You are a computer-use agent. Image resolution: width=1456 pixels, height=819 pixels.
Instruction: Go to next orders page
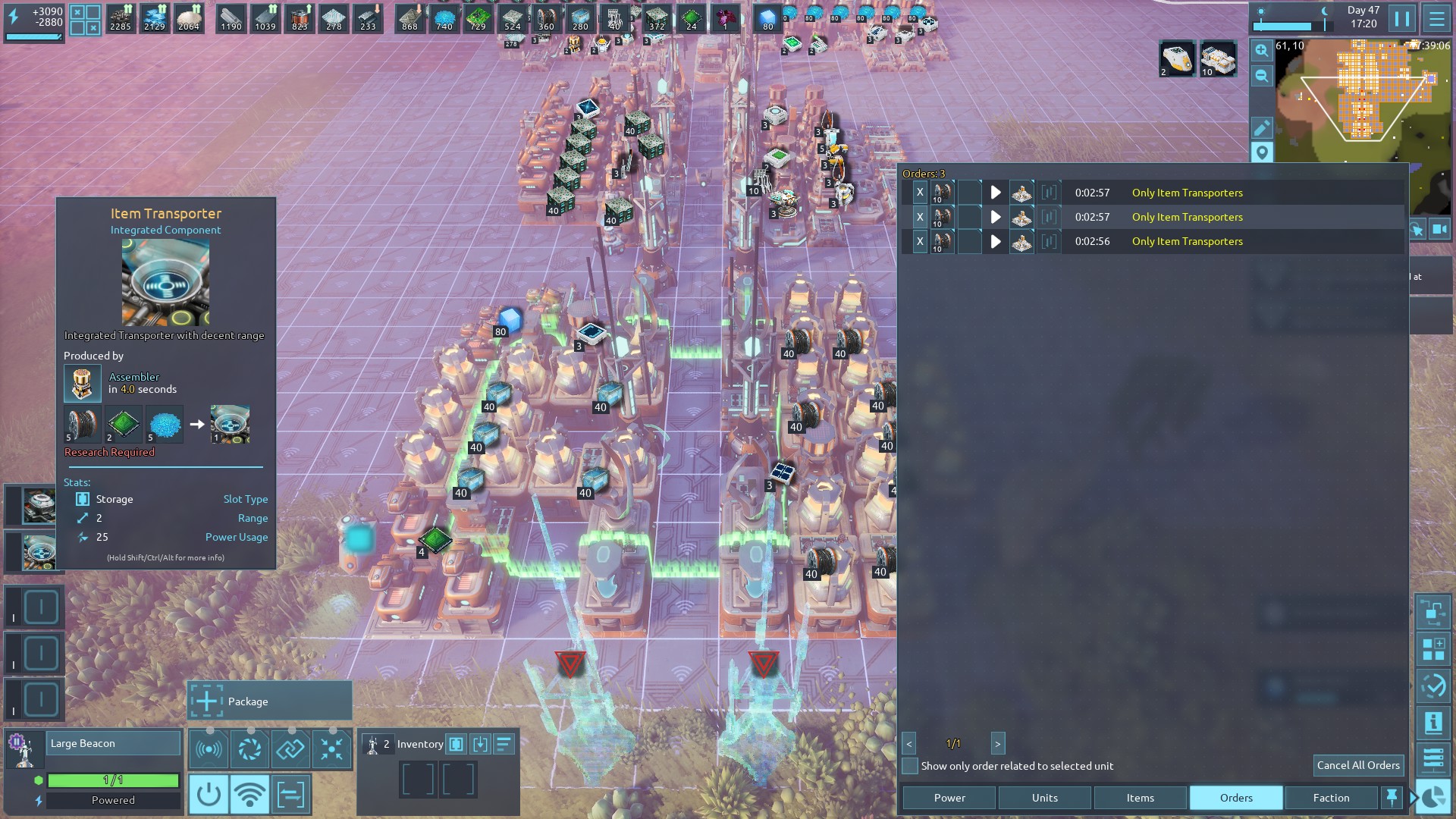997,744
